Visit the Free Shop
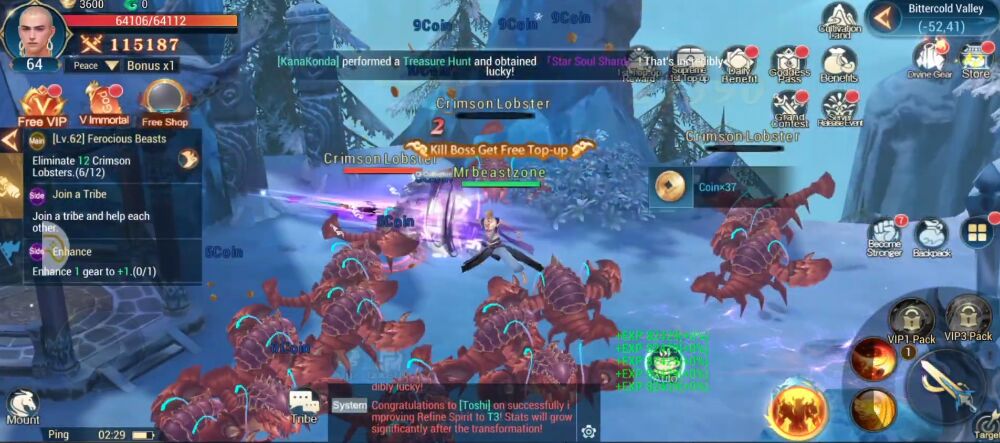The image size is (1000, 443). pyautogui.click(x=163, y=104)
